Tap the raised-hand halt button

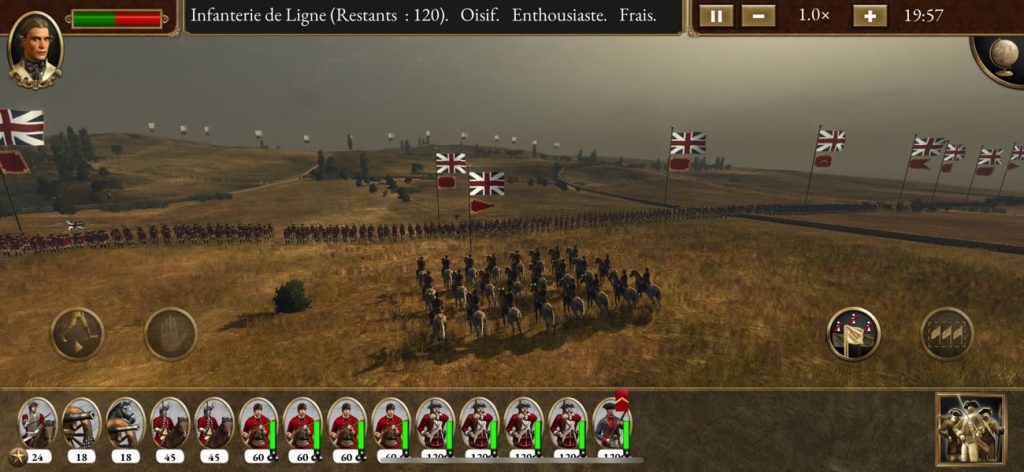[171, 333]
